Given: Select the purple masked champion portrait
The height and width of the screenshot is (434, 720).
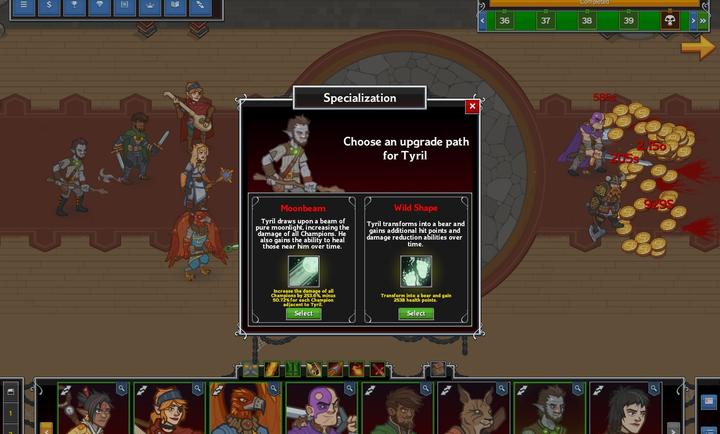Looking at the screenshot, I should 319,410.
